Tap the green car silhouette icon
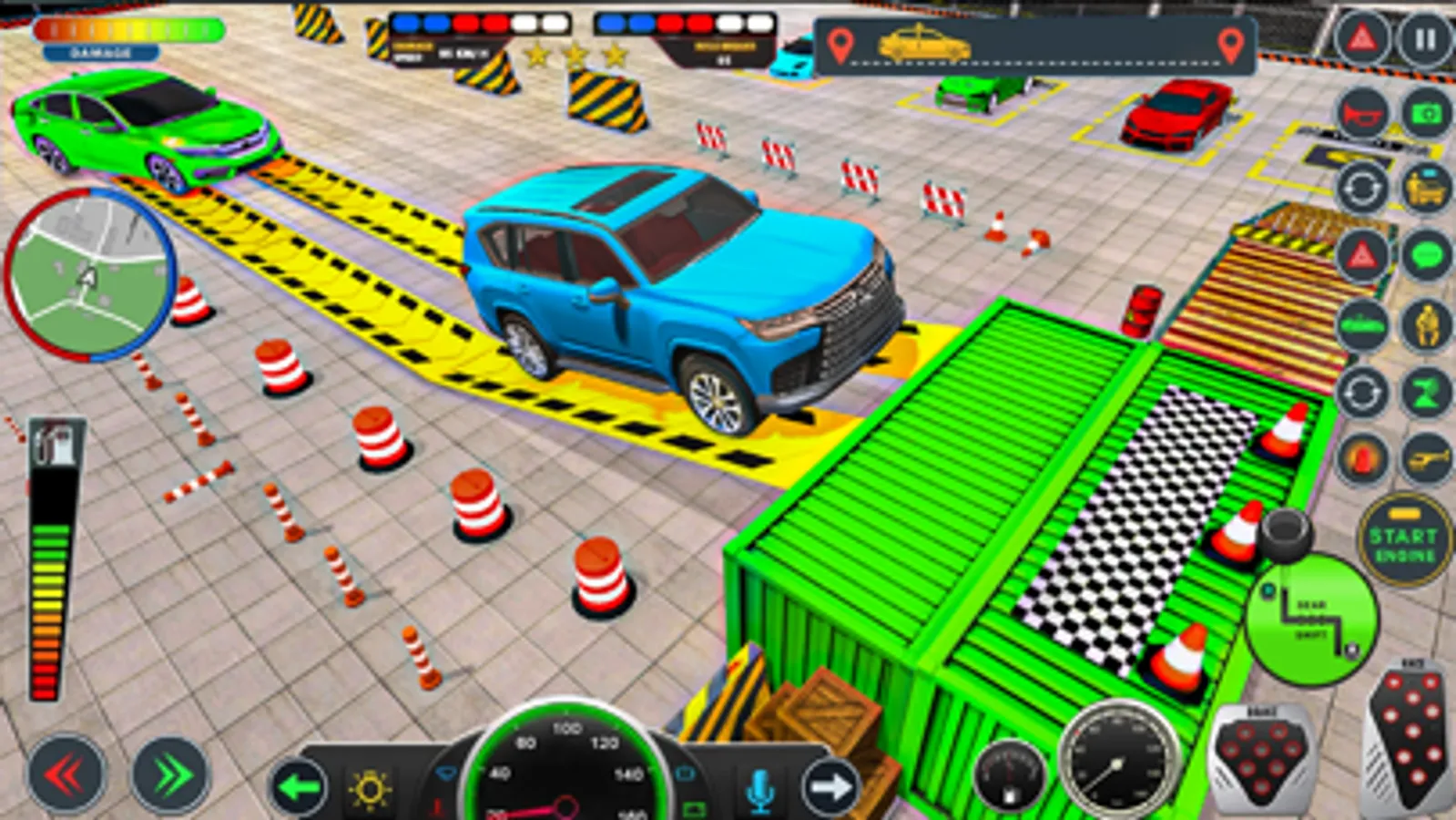 [1361, 324]
